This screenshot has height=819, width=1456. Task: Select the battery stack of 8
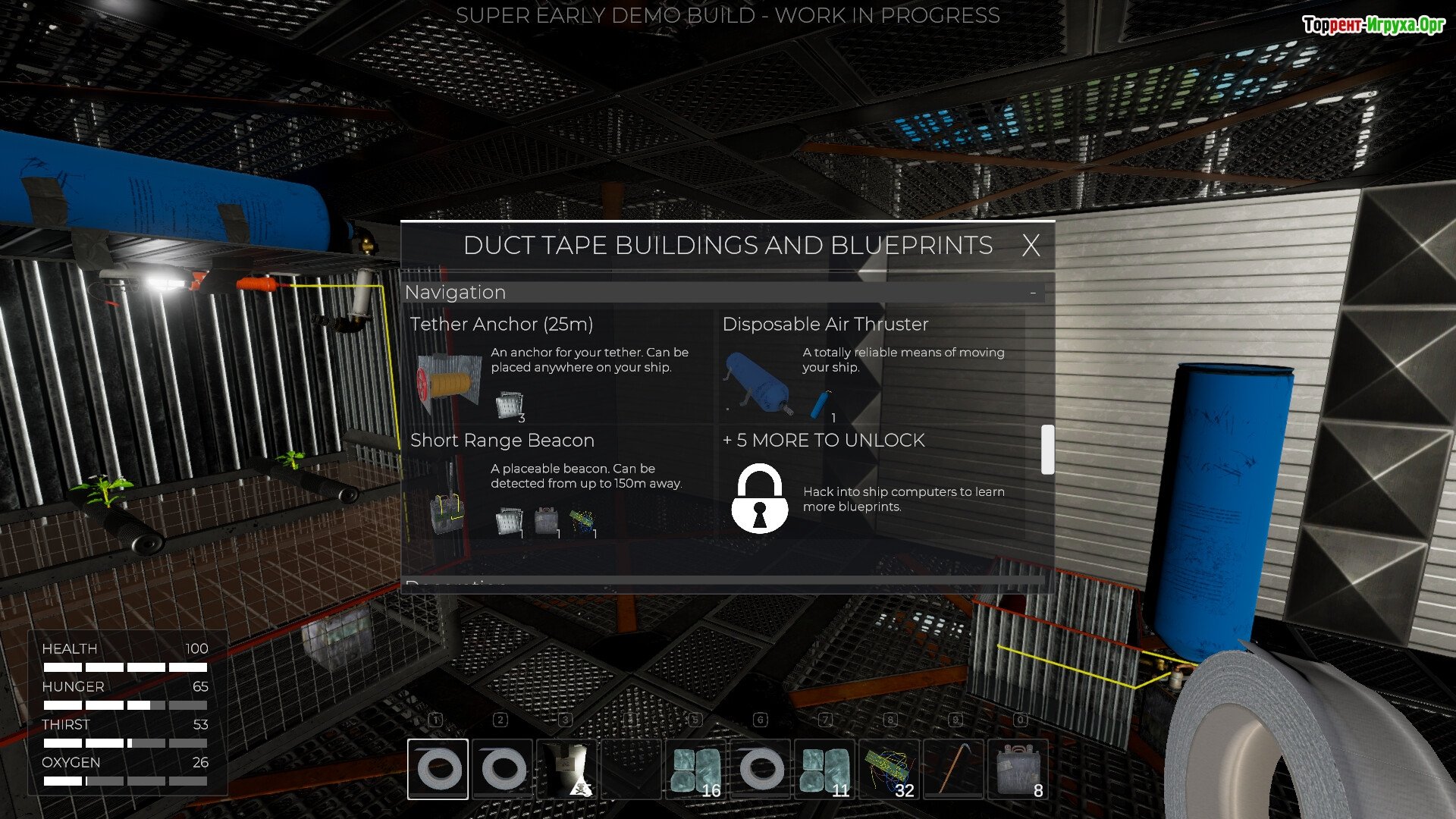(x=1018, y=769)
